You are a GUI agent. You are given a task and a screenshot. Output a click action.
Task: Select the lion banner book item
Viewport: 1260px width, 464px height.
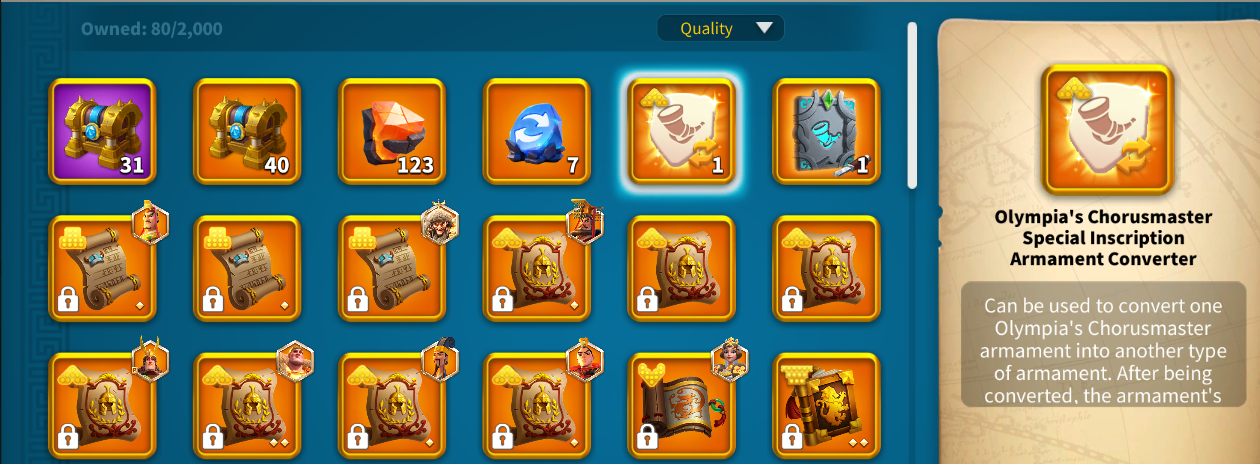point(827,406)
